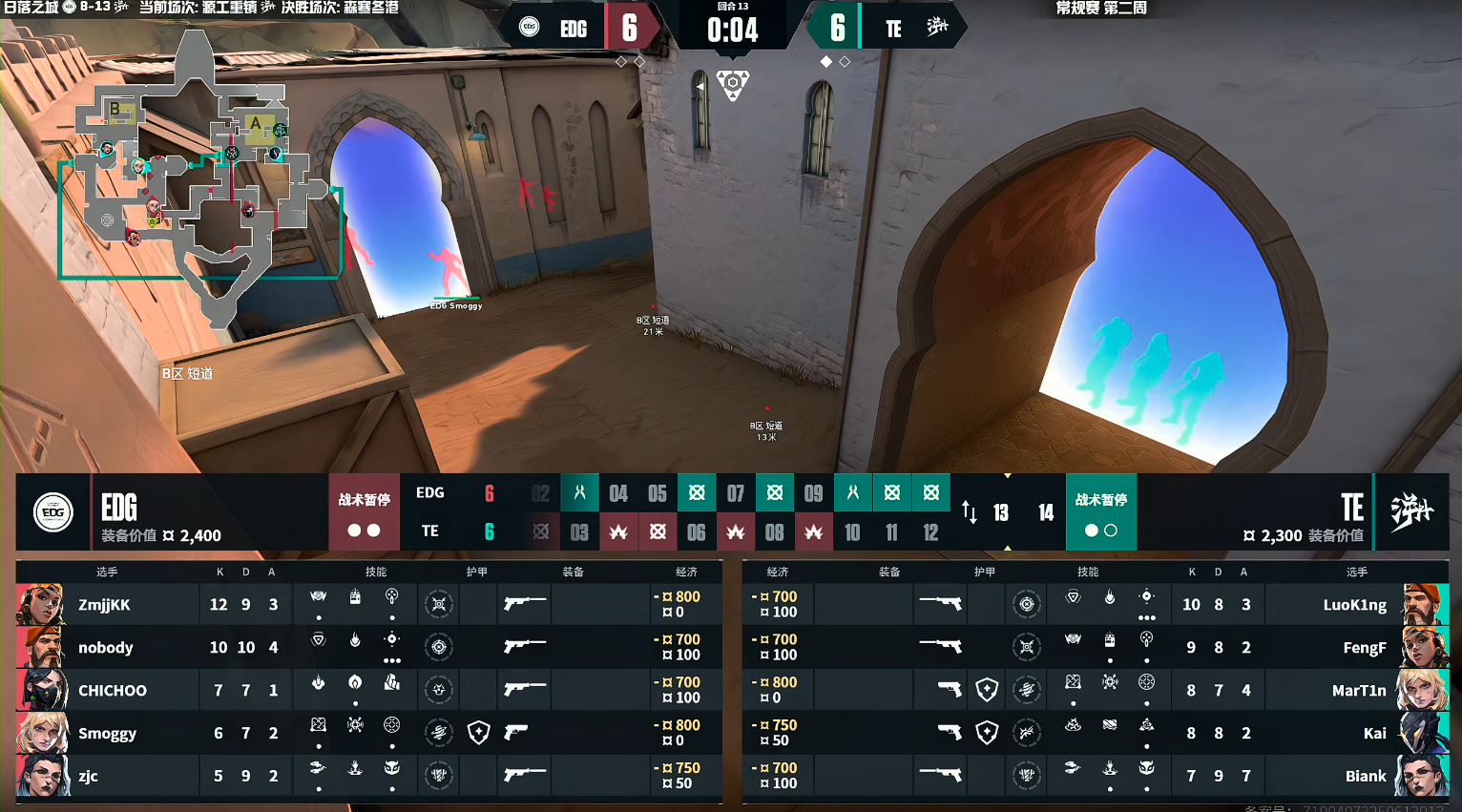The image size is (1462, 812).
Task: Click TE's teal tactical pause panel
Action: pos(1100,512)
